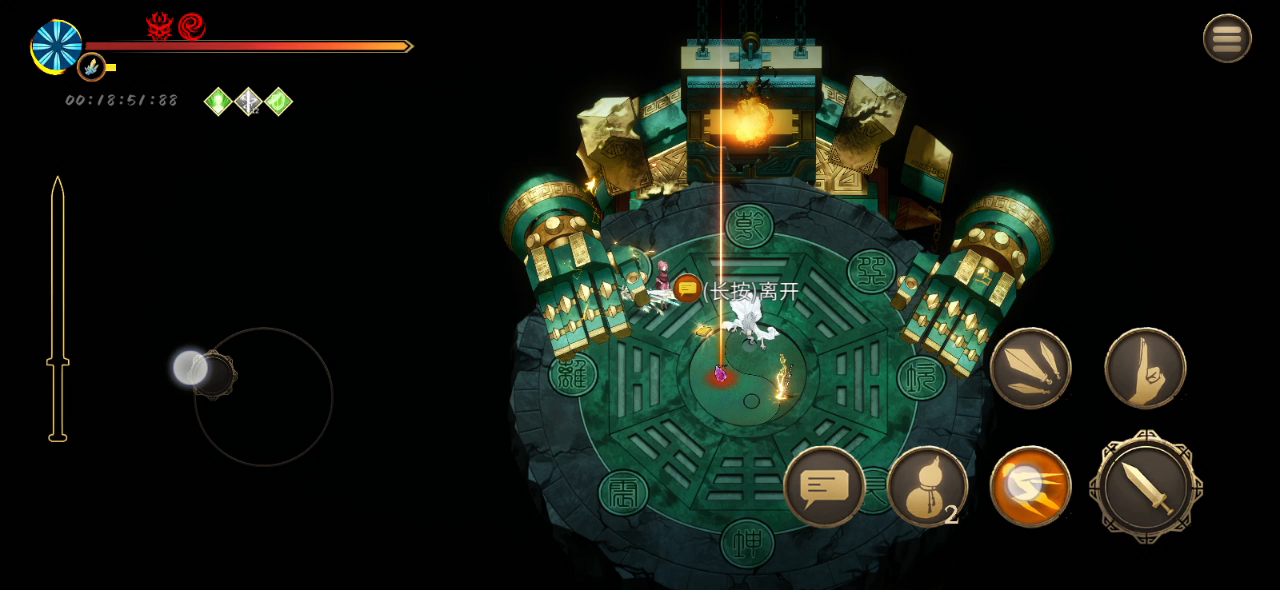Viewport: 1280px width, 590px height.
Task: Select the blue wheel character portrait
Action: click(x=56, y=46)
